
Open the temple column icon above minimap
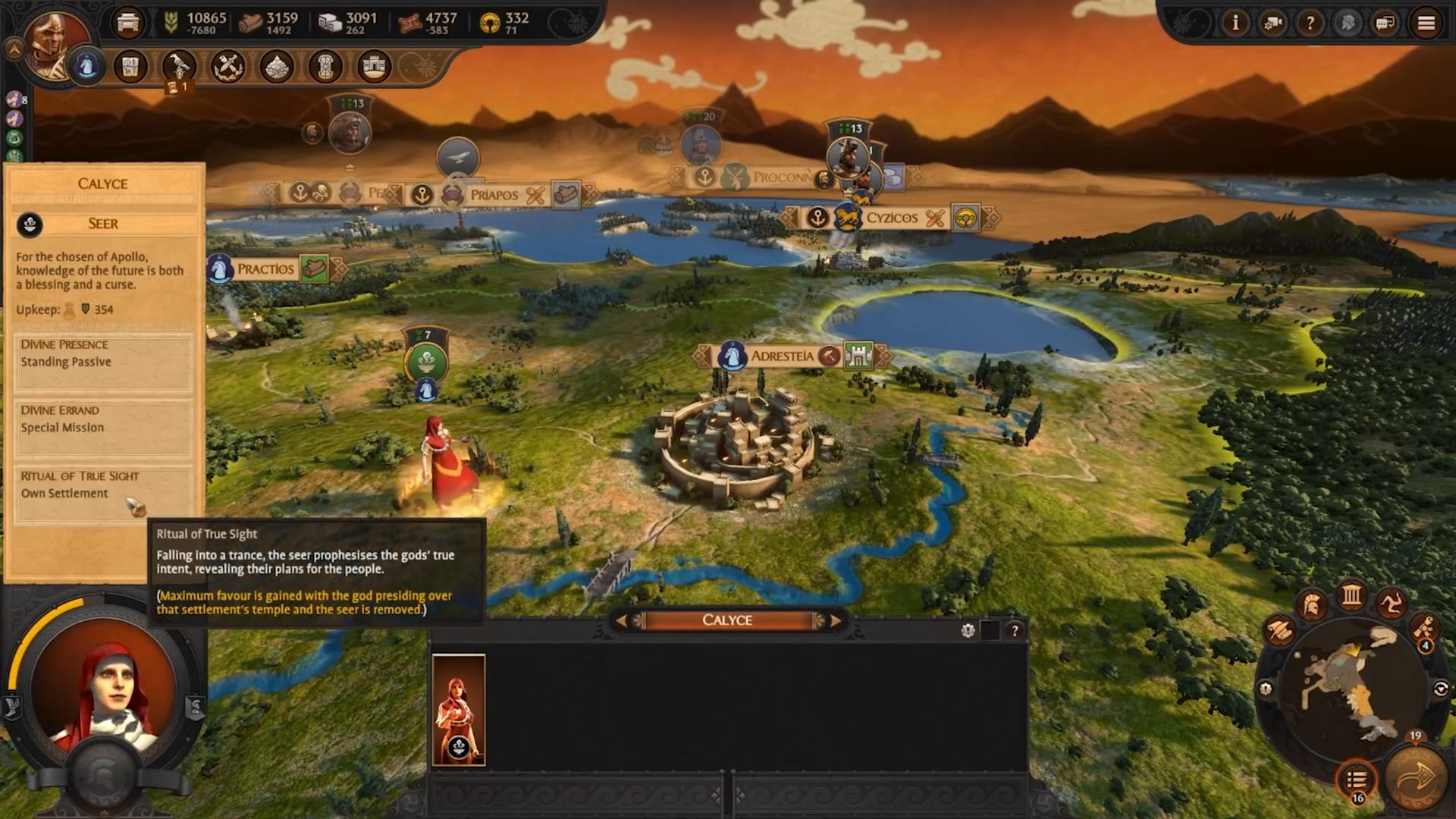pos(1351,595)
